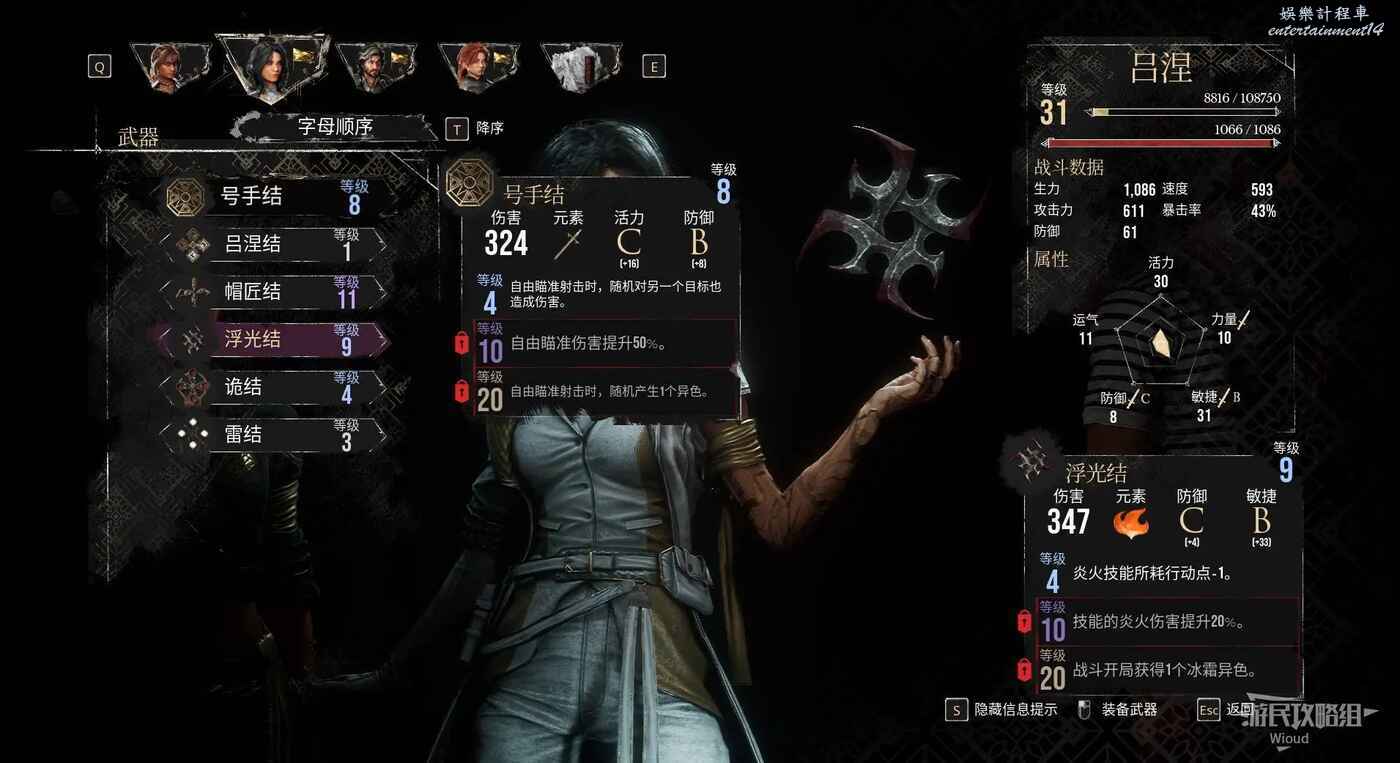Switch to the light-brown-haired woman portrait

165,67
